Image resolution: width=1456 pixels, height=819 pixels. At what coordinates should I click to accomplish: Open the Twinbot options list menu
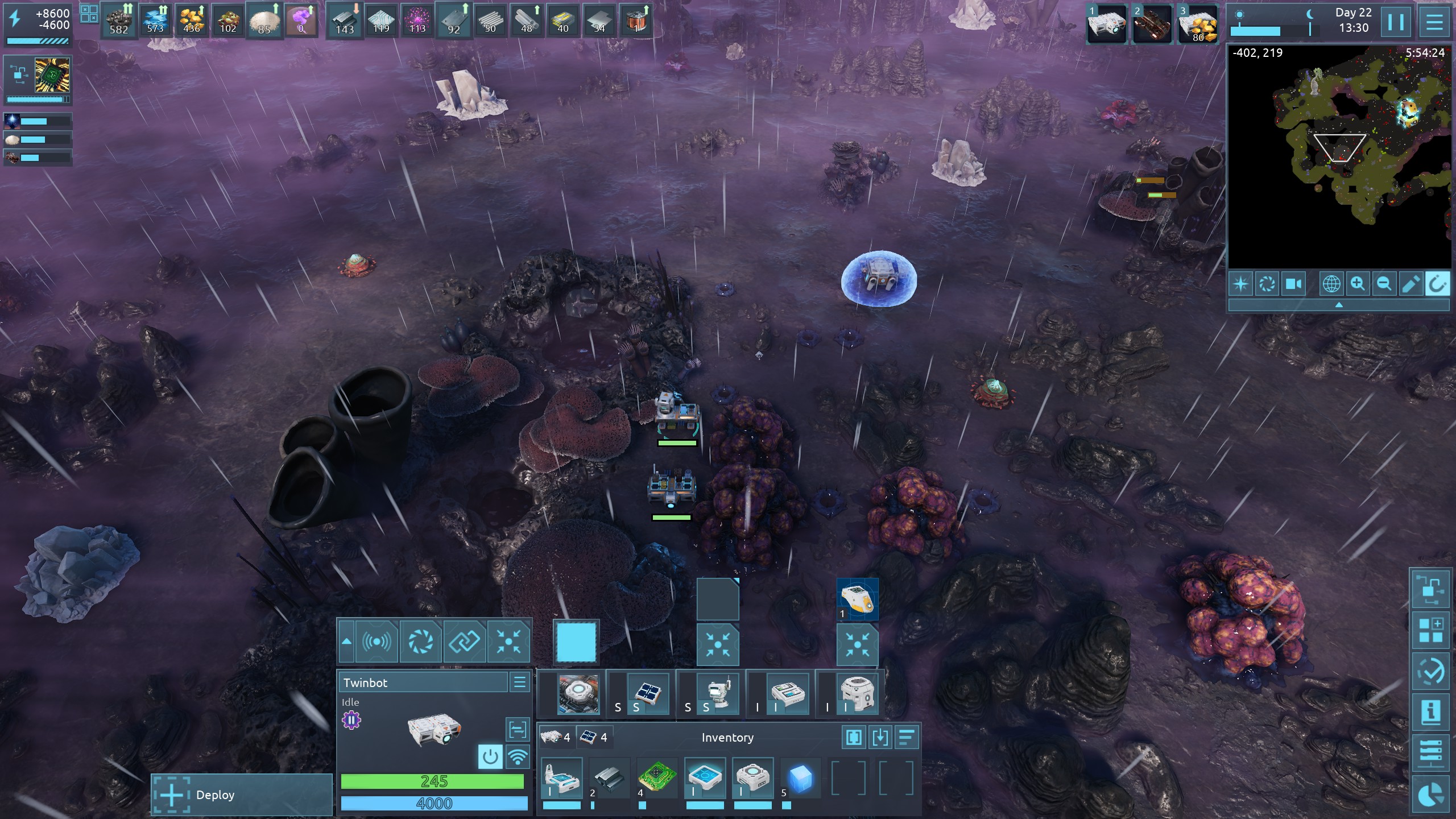[519, 682]
